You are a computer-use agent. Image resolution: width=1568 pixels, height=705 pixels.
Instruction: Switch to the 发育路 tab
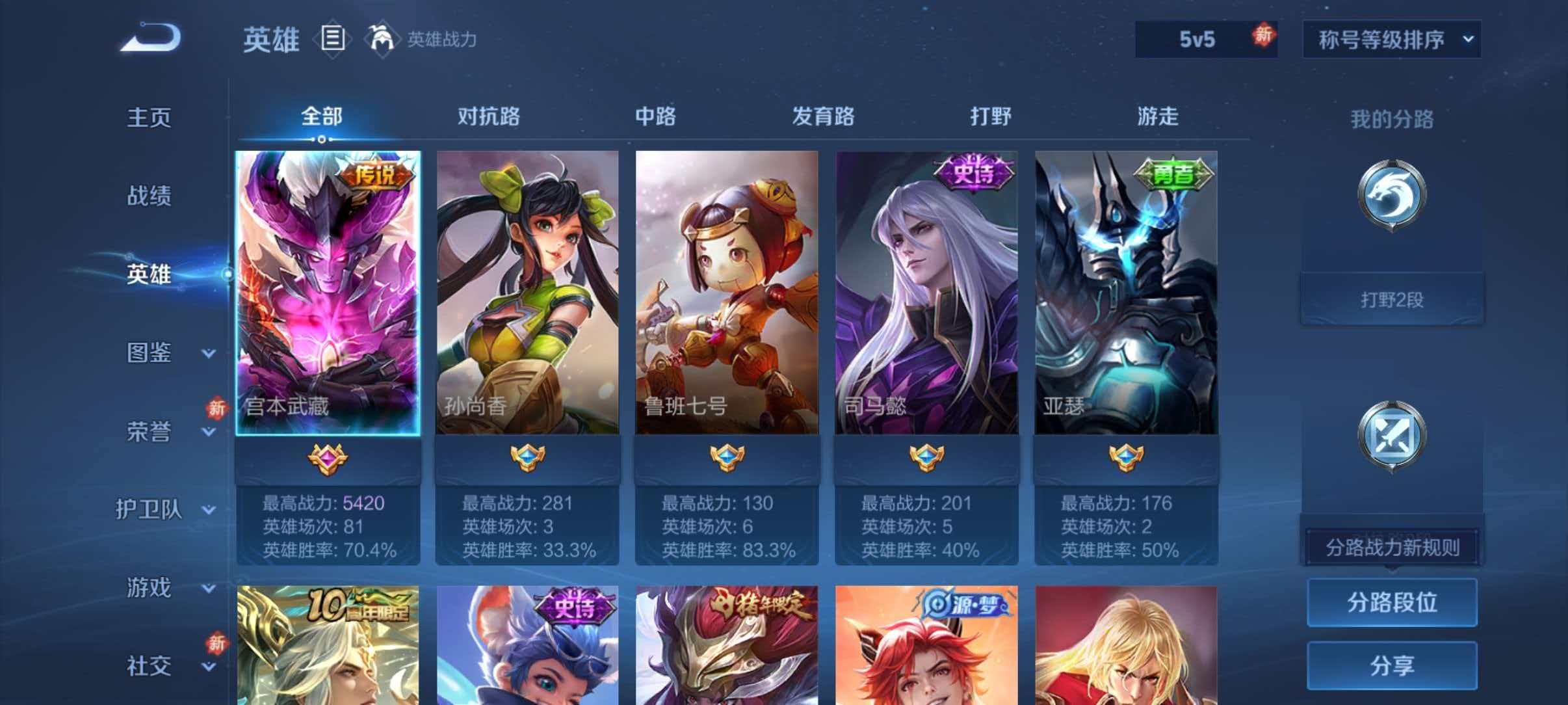click(x=823, y=117)
